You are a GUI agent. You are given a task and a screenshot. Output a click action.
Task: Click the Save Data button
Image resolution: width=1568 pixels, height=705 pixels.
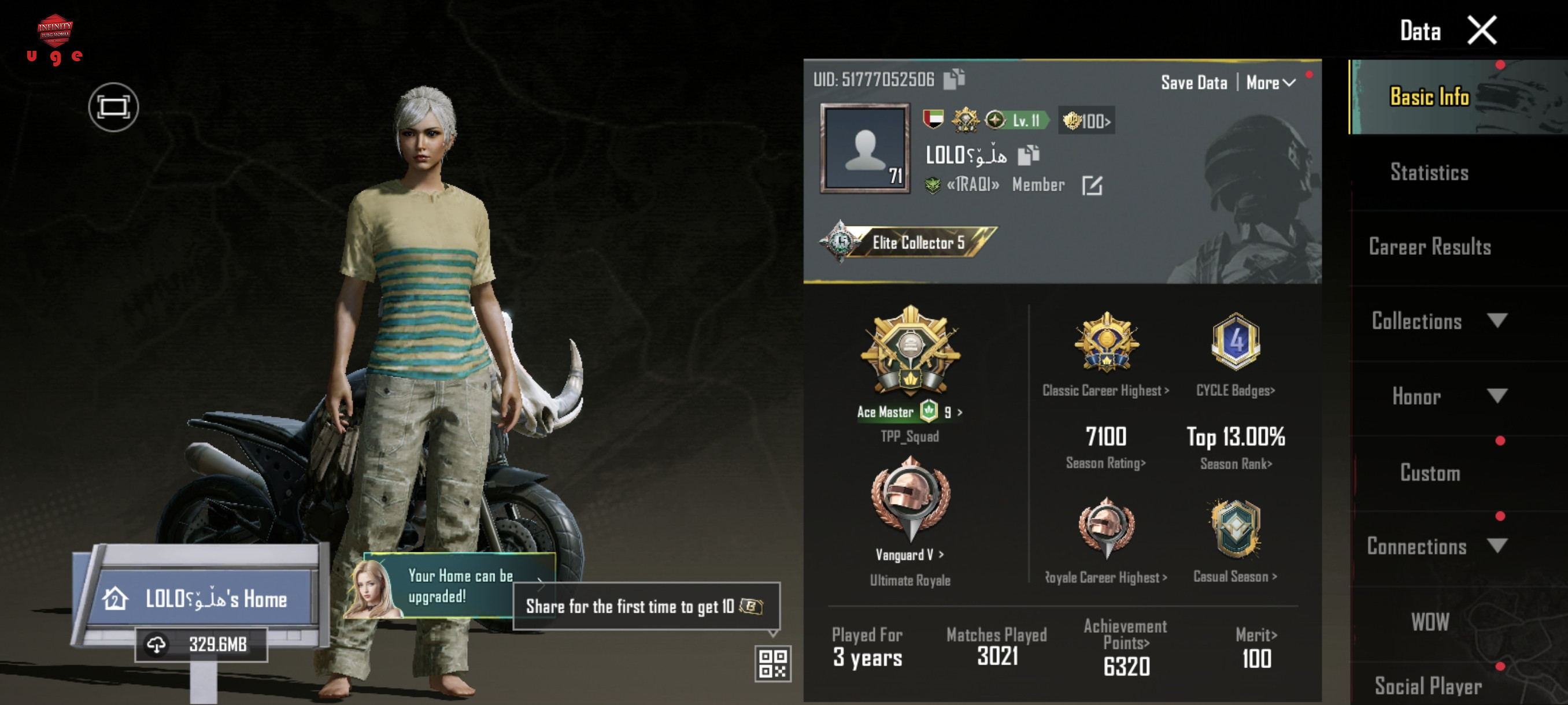1193,83
